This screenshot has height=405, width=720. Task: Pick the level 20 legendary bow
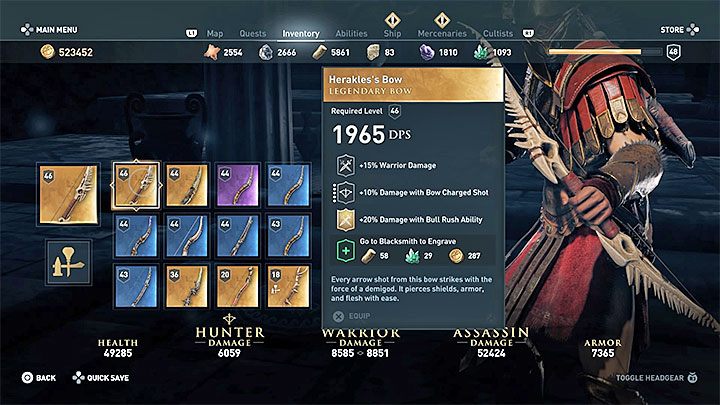[237, 287]
